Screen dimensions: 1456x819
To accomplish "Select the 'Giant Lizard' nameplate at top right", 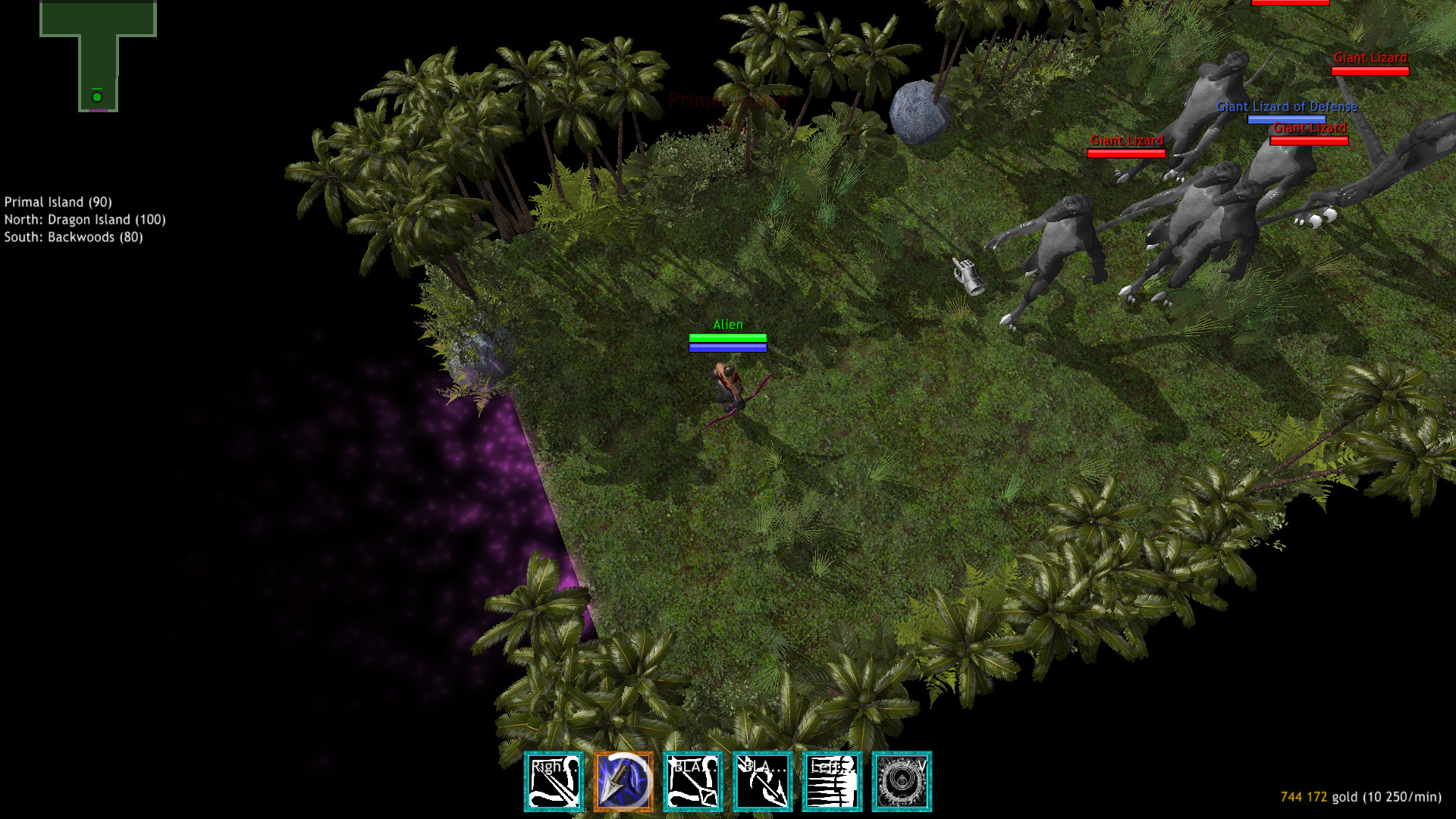I will point(1370,58).
